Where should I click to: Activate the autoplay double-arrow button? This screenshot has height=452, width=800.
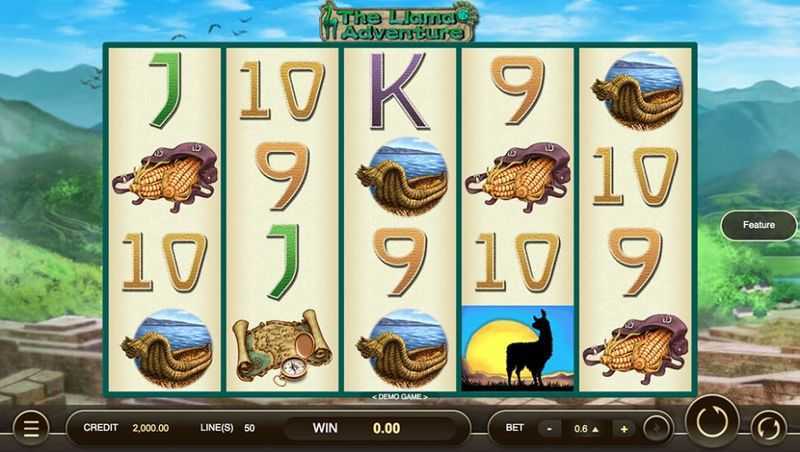pos(768,426)
